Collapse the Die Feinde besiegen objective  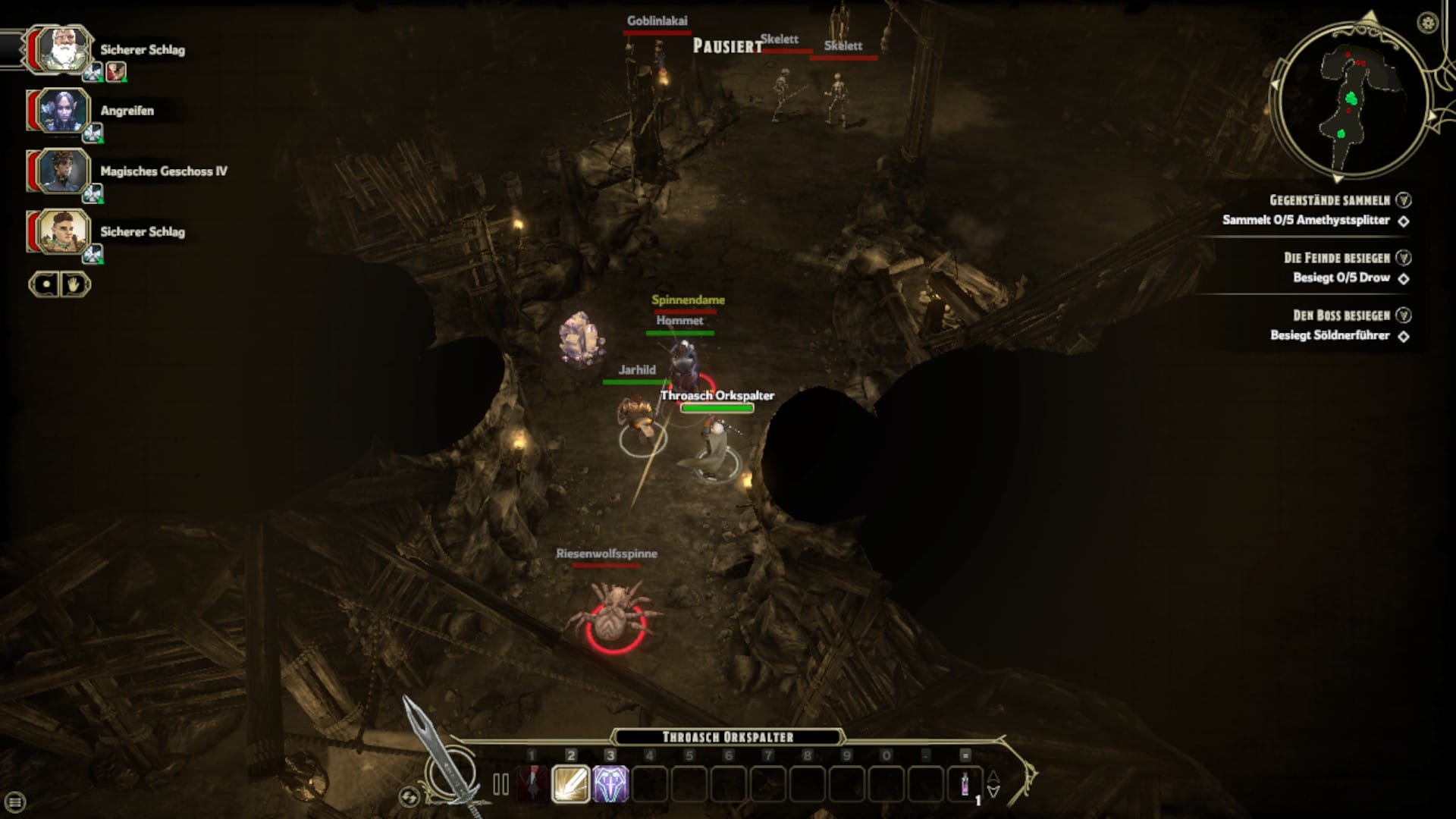[1404, 258]
